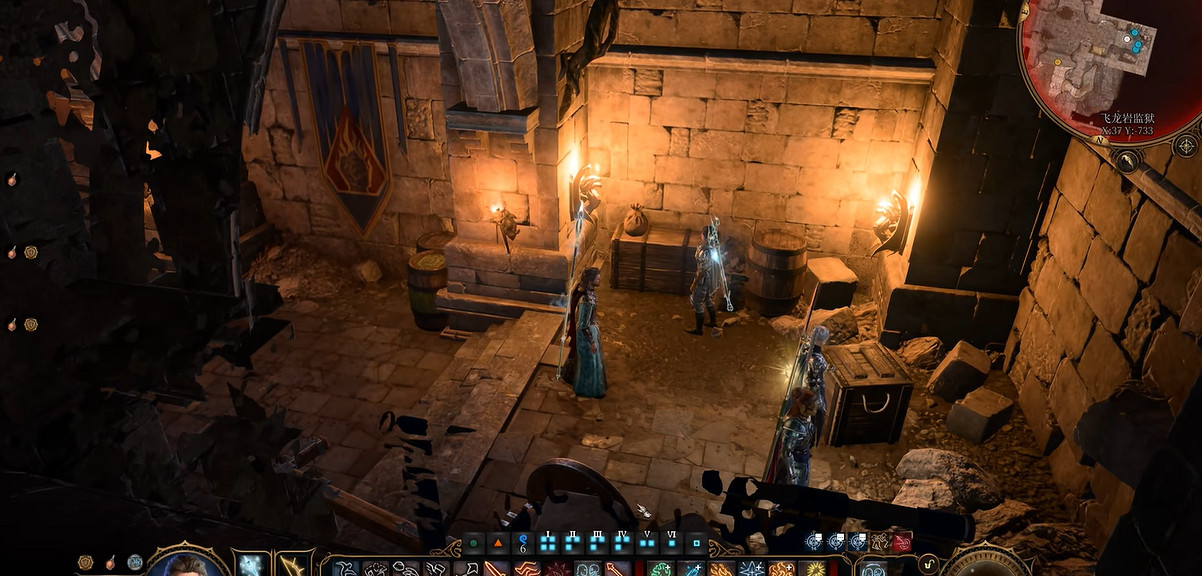Filter hotbar by level VI spell slots
1202x576 pixels.
point(672,543)
